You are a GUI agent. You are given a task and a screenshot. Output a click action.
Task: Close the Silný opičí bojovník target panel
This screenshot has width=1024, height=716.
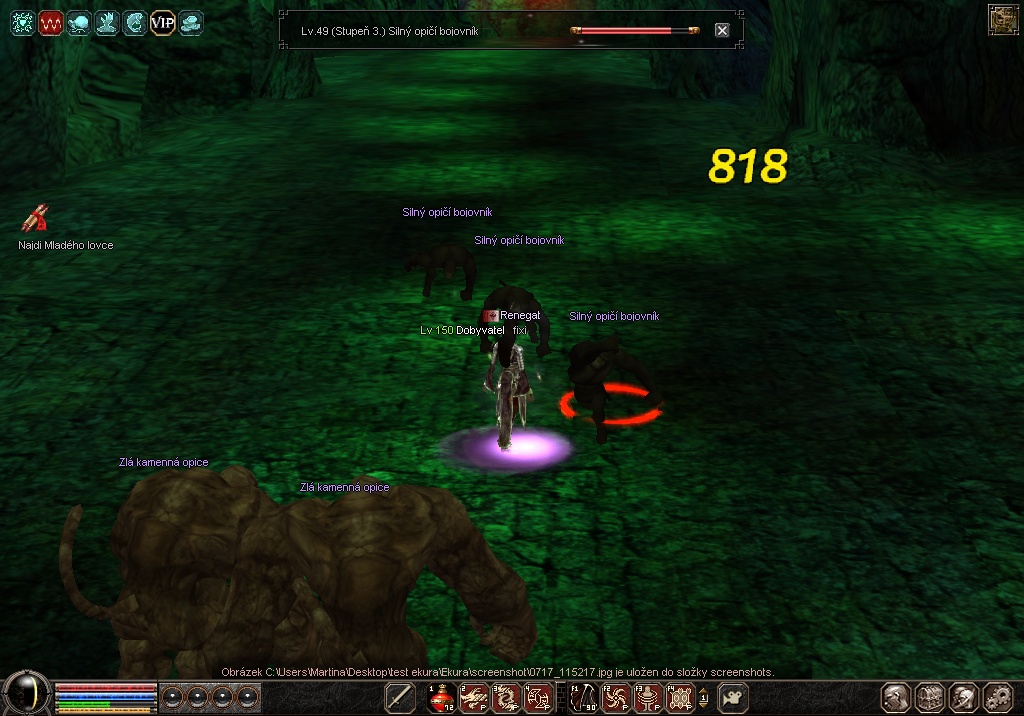[x=722, y=30]
